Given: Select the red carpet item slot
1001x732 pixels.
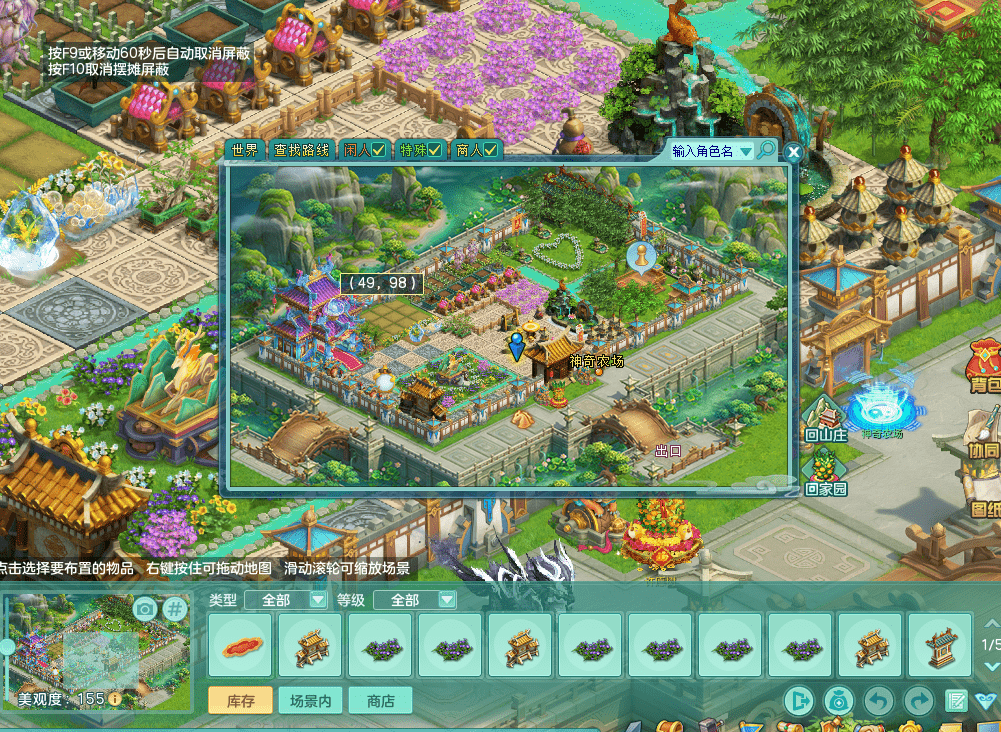Looking at the screenshot, I should pos(241,646).
